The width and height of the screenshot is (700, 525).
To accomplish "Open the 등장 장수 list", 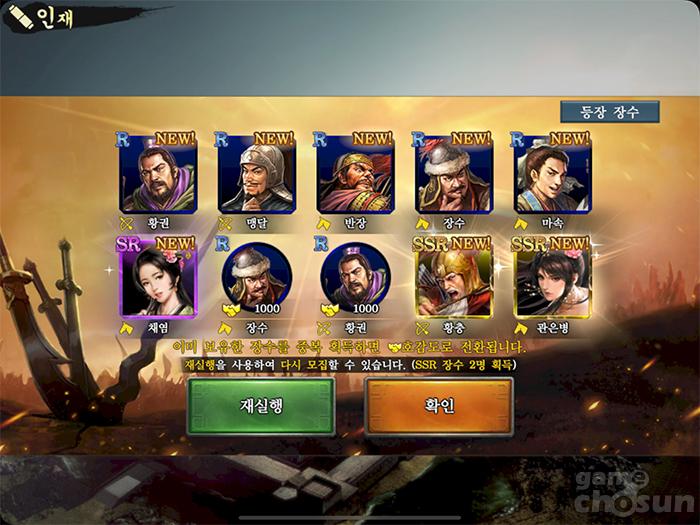I will [x=609, y=111].
